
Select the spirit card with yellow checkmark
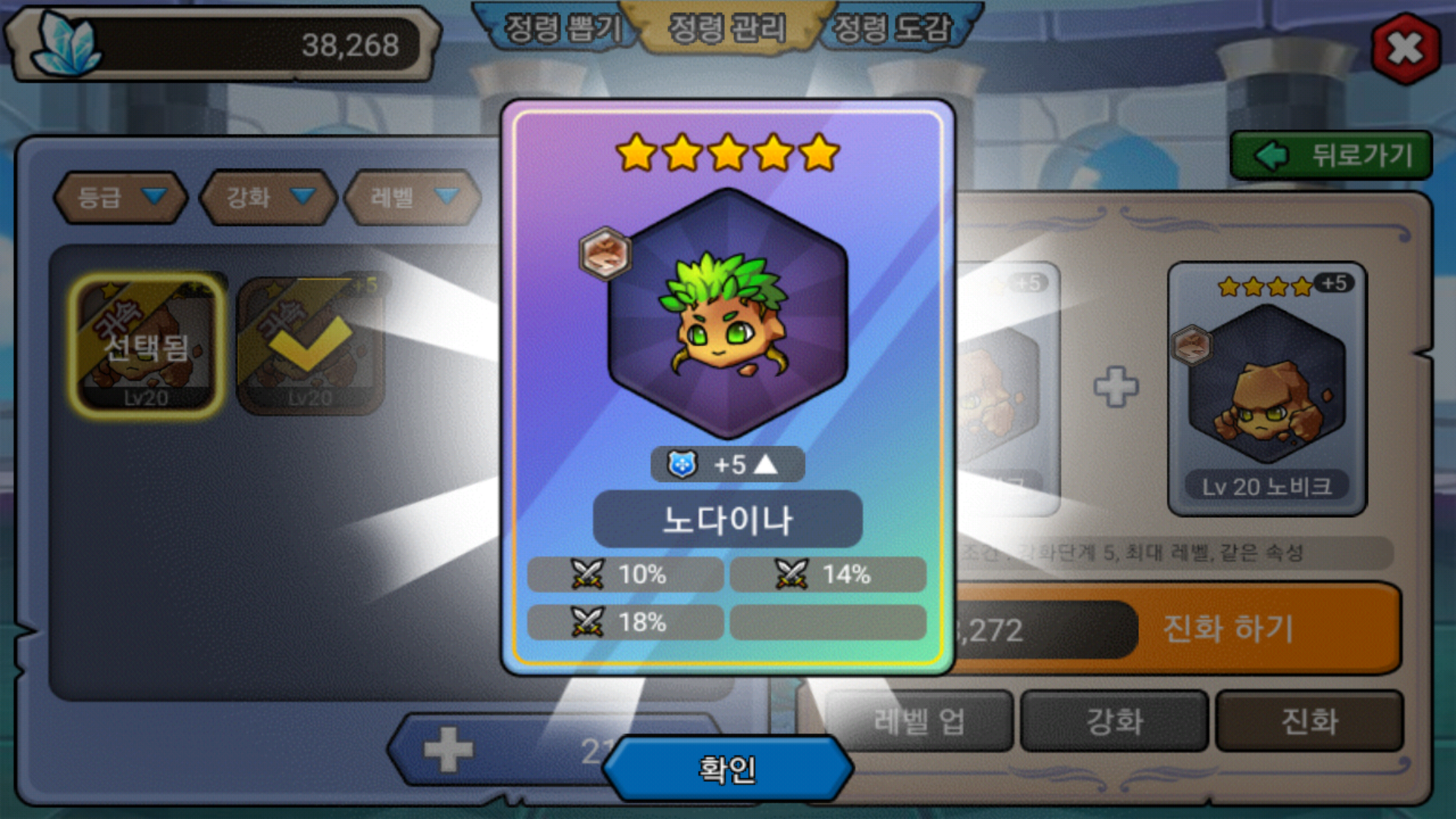click(310, 346)
